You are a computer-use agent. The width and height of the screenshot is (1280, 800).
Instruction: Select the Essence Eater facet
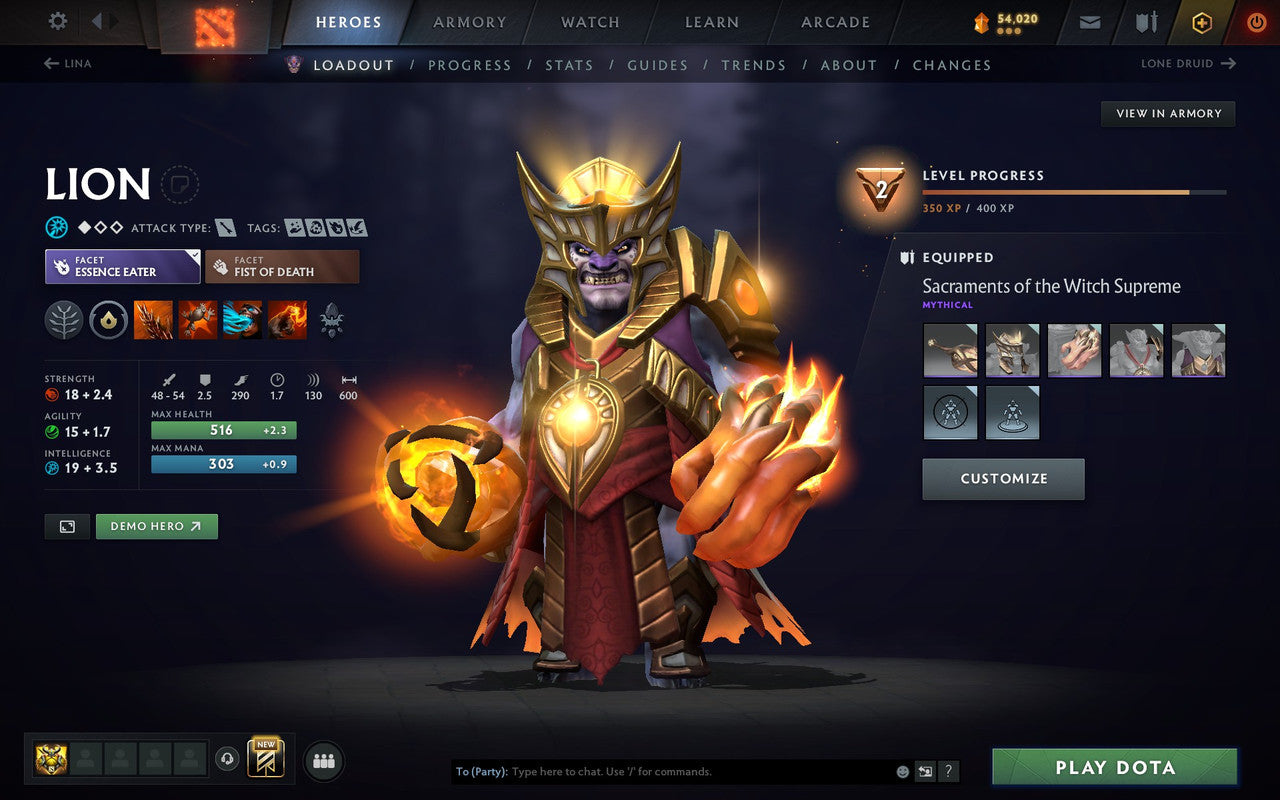[x=122, y=266]
